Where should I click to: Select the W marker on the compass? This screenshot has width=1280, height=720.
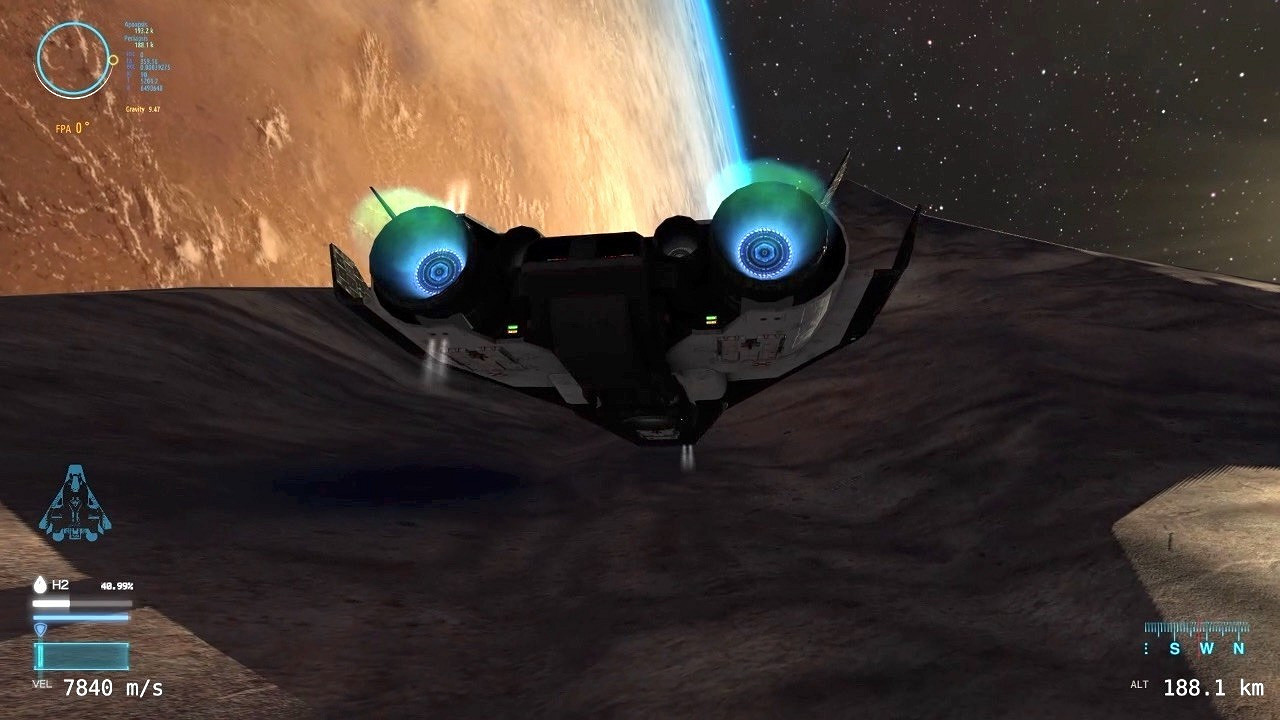(1207, 648)
